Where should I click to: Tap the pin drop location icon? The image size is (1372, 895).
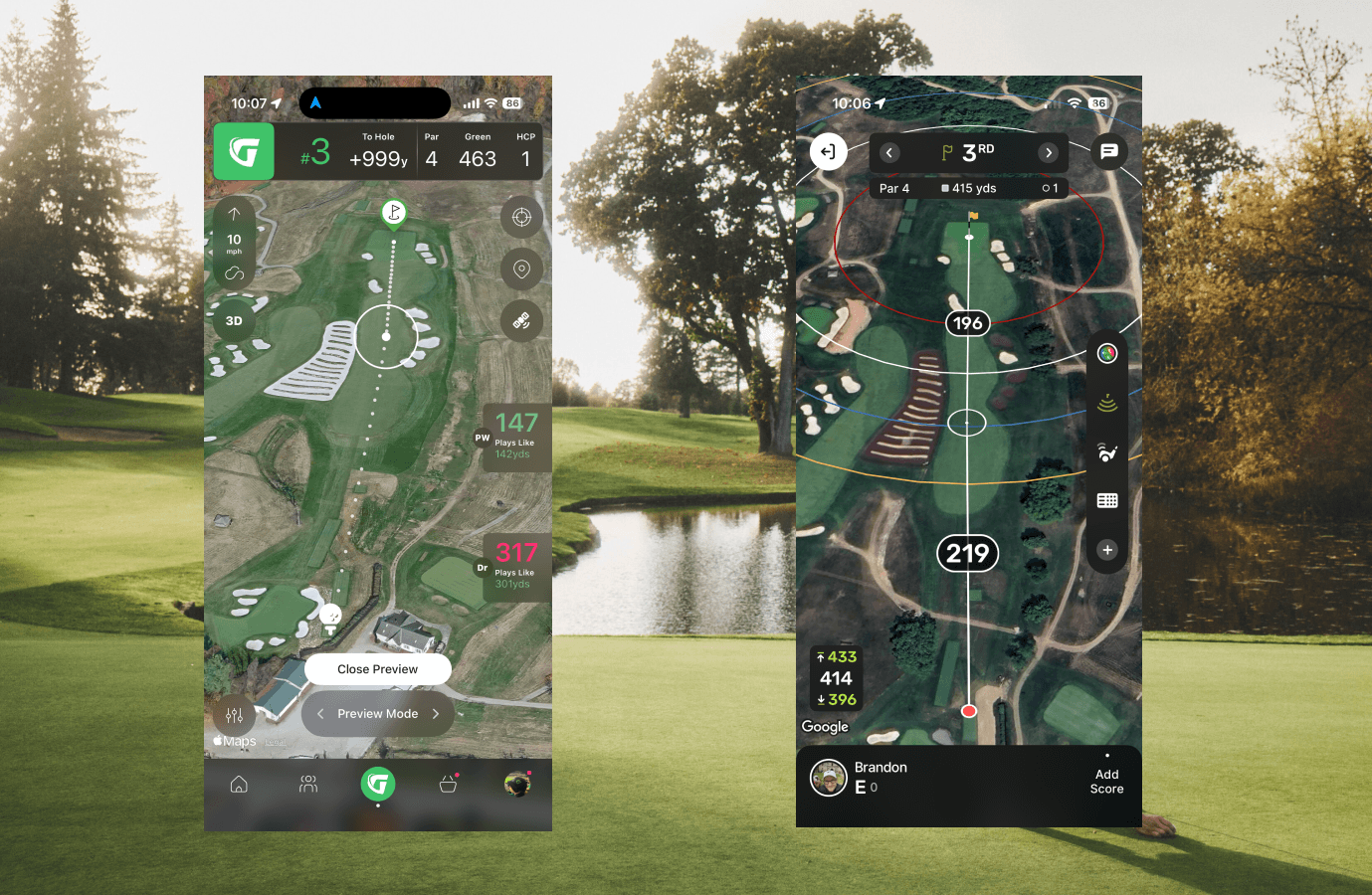[x=521, y=268]
